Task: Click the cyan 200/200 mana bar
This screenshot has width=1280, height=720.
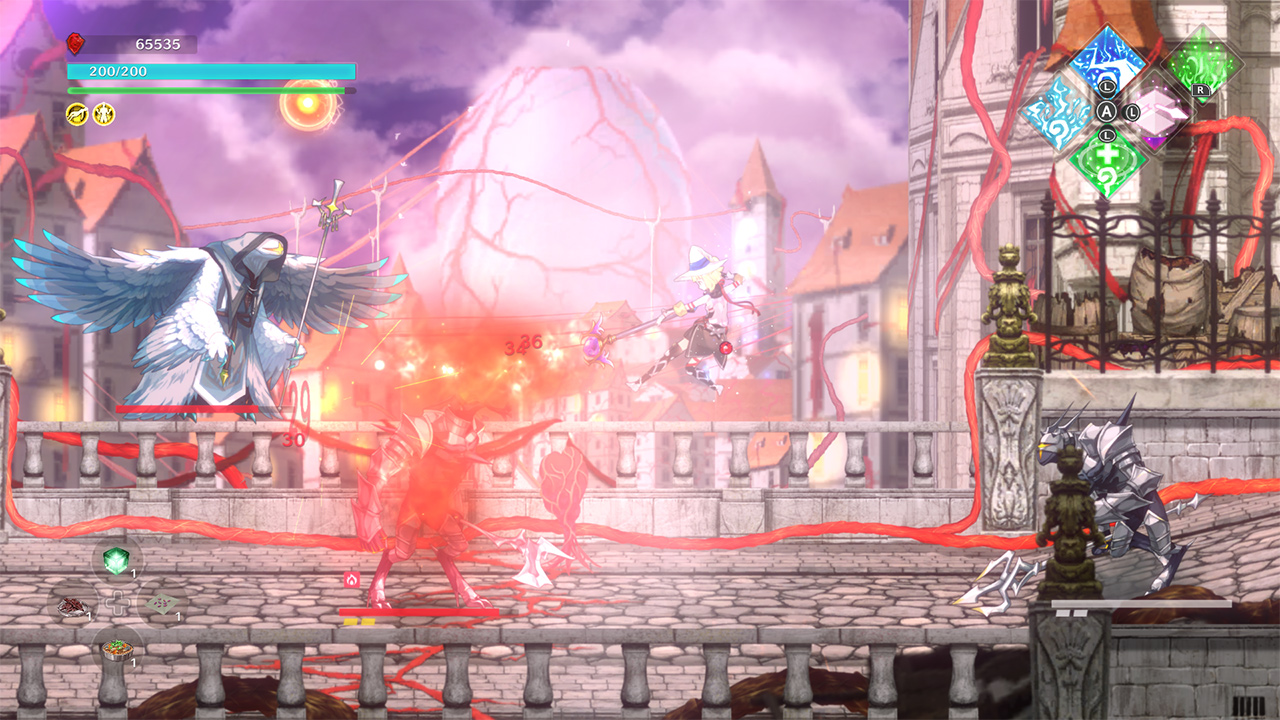Action: [210, 70]
